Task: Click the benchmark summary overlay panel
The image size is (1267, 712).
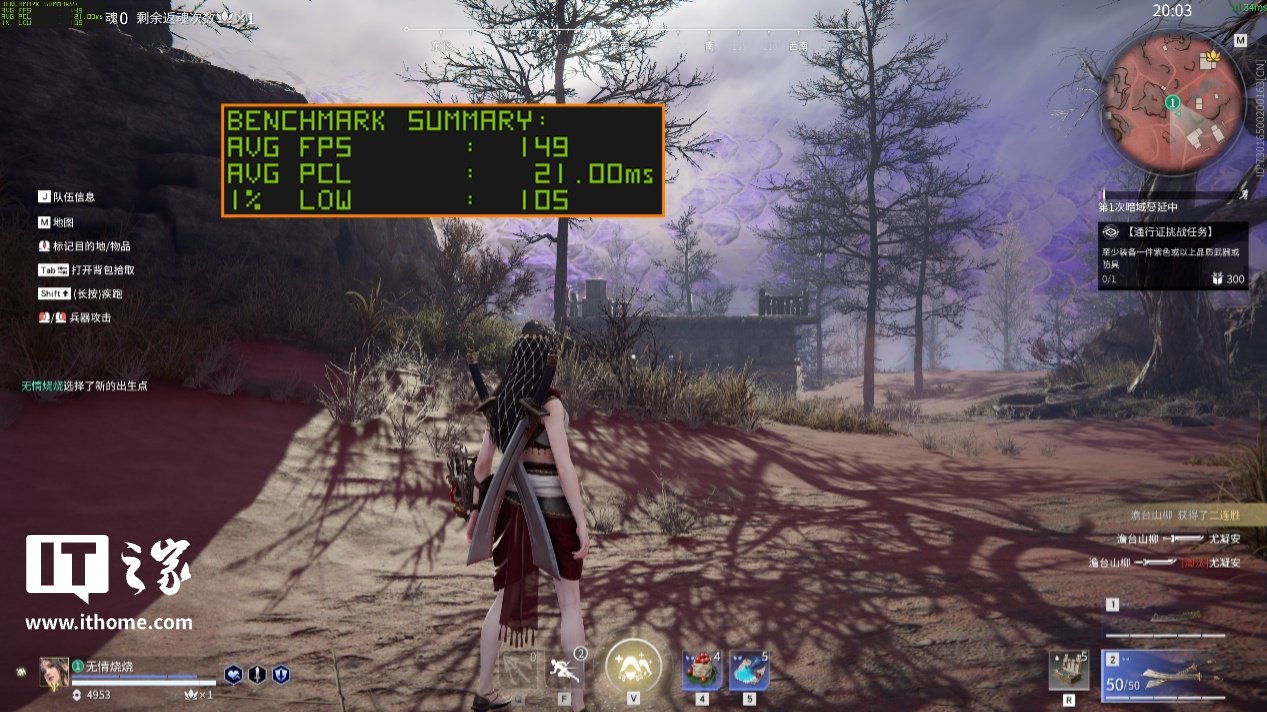Action: [x=442, y=161]
